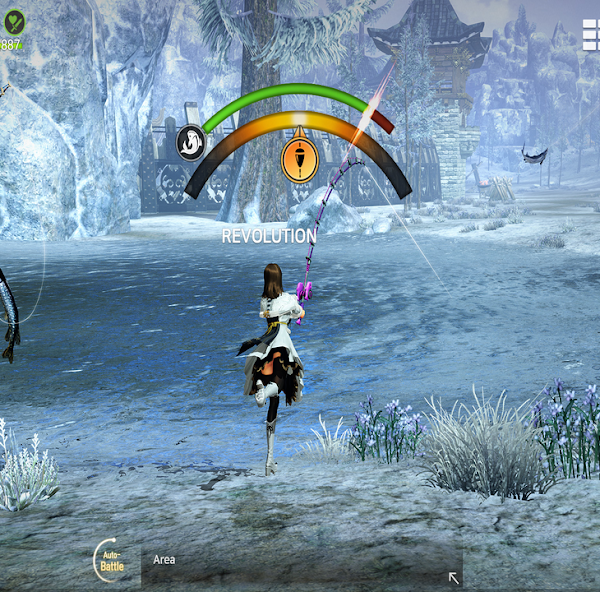This screenshot has width=600, height=592.
Task: Expand the chat with the arrow icon
Action: coord(454,577)
